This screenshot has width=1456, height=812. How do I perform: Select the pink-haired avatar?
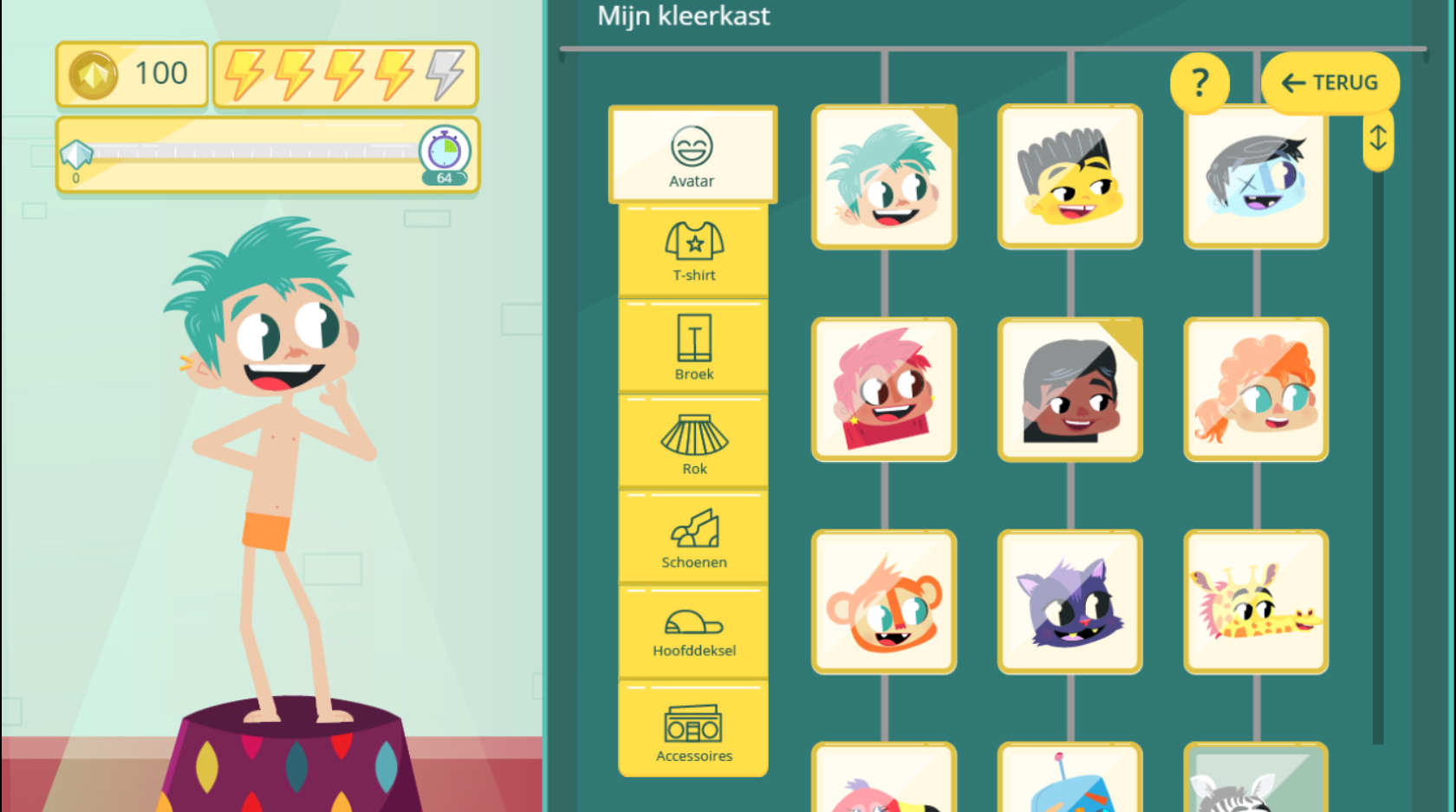click(884, 390)
